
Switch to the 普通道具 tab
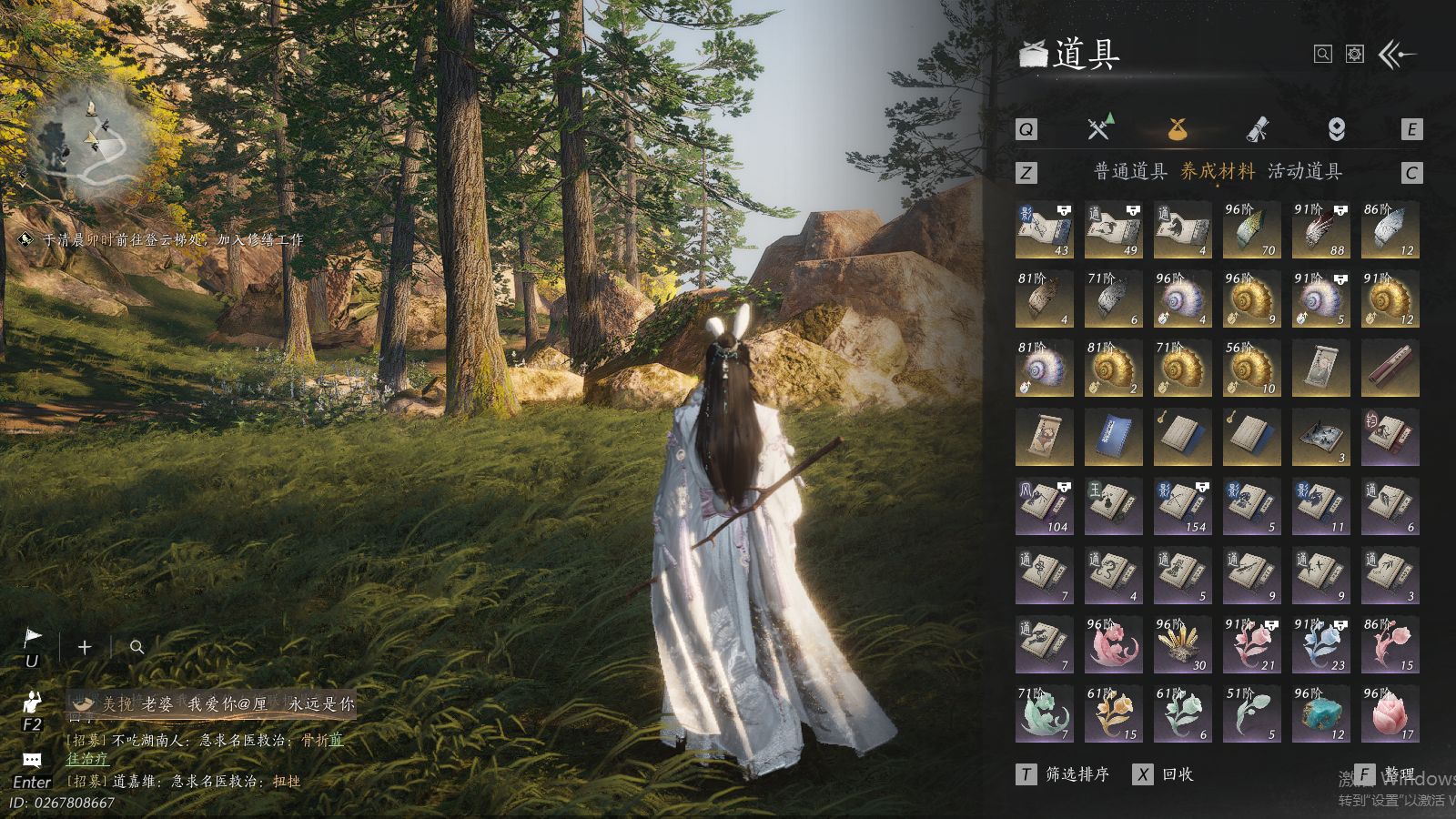(x=1129, y=171)
